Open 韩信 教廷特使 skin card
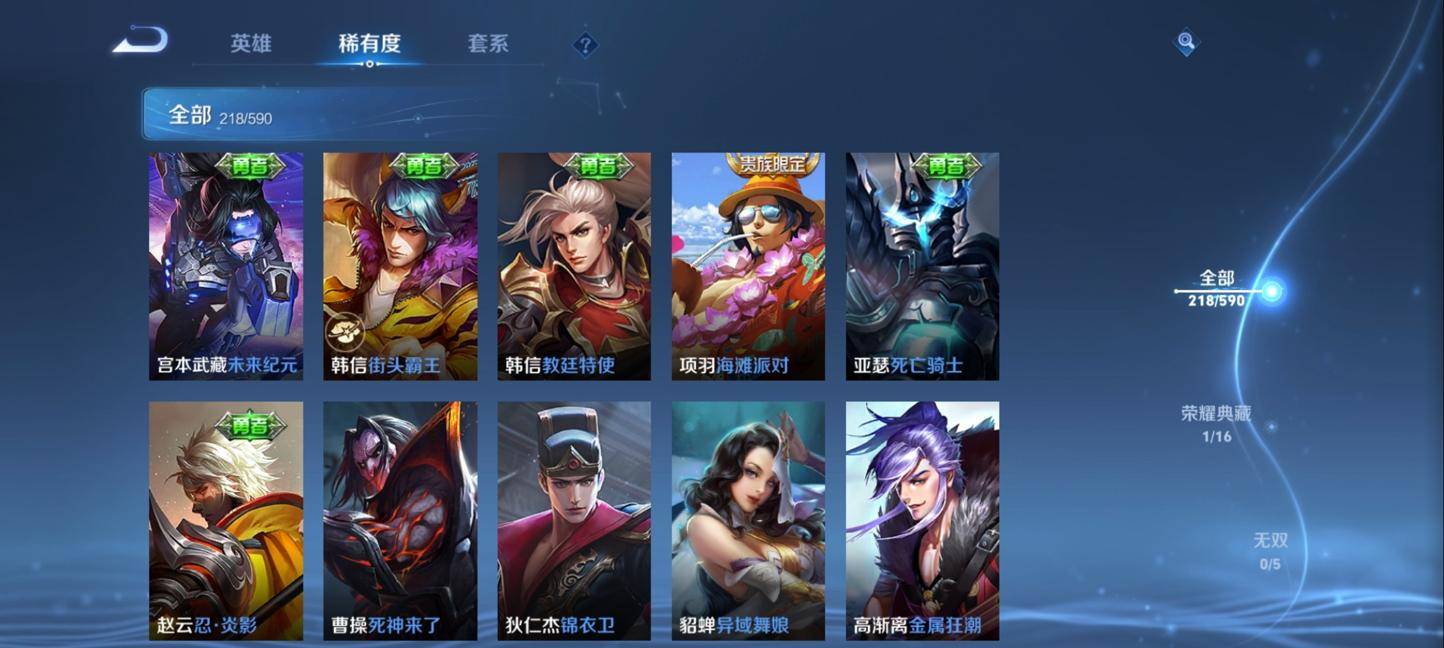Image resolution: width=1444 pixels, height=648 pixels. 574,266
